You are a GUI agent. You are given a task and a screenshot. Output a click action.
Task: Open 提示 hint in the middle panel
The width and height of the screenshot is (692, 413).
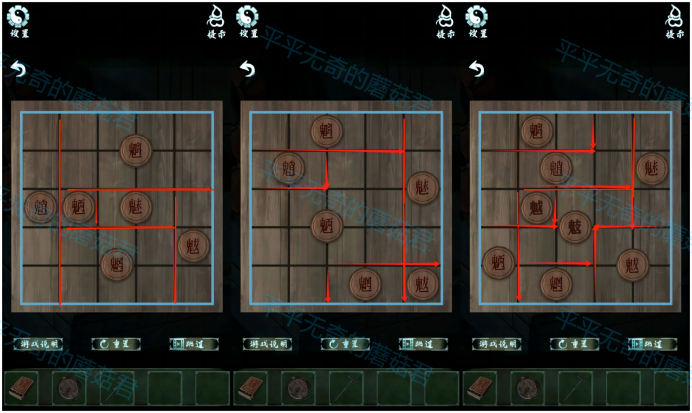point(445,18)
